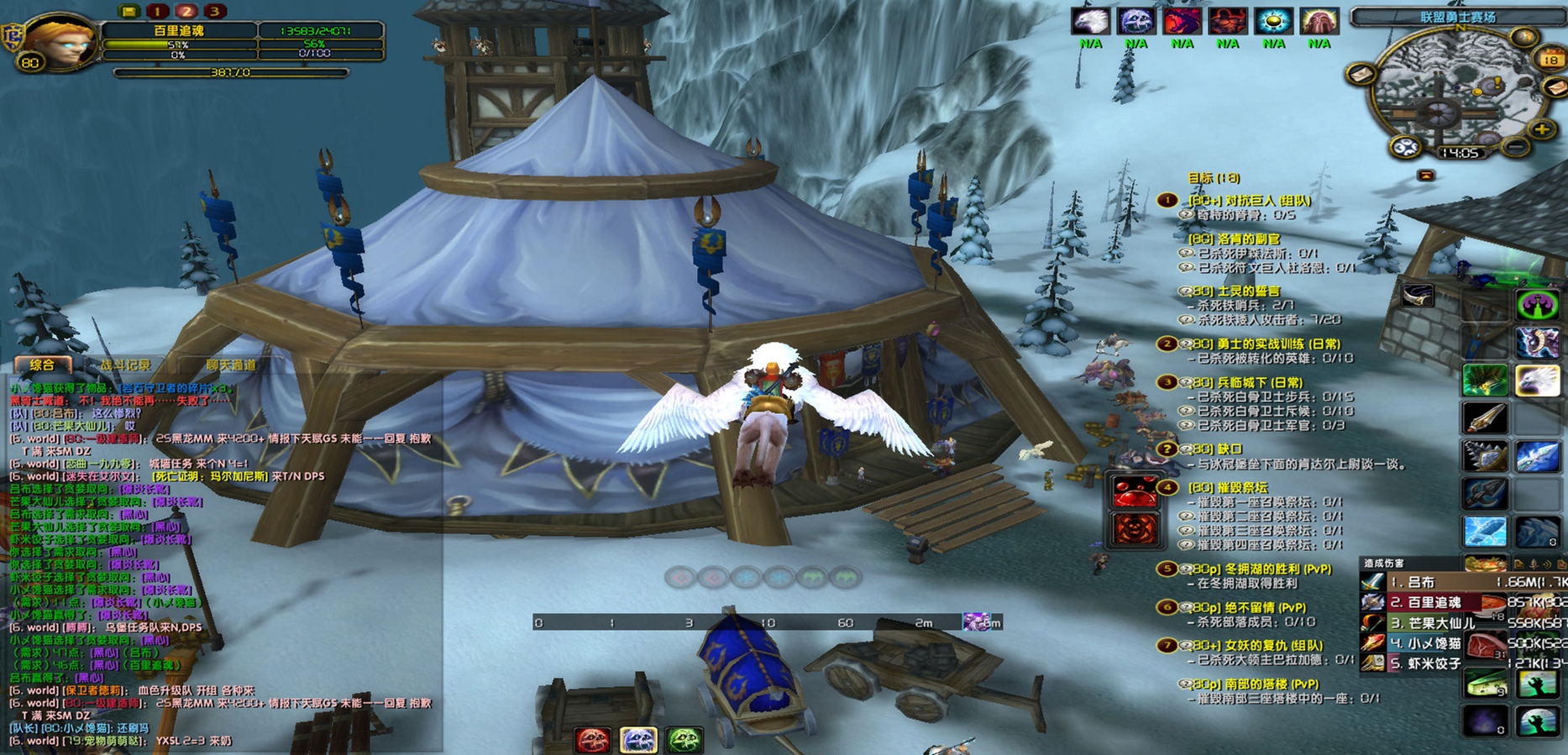
Task: Zoom out the minimap with the minus button
Action: (x=1515, y=147)
